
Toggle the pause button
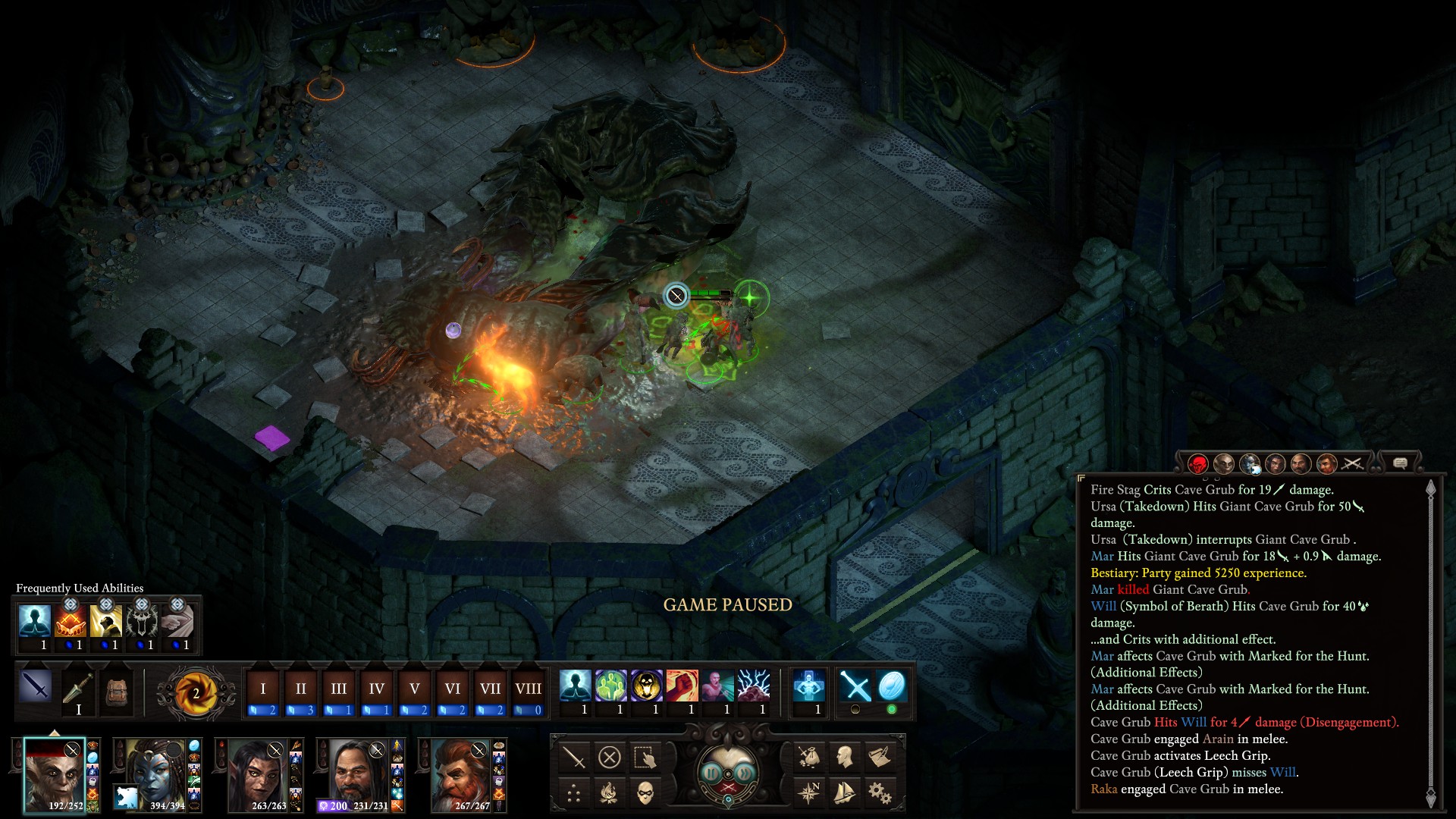(711, 773)
